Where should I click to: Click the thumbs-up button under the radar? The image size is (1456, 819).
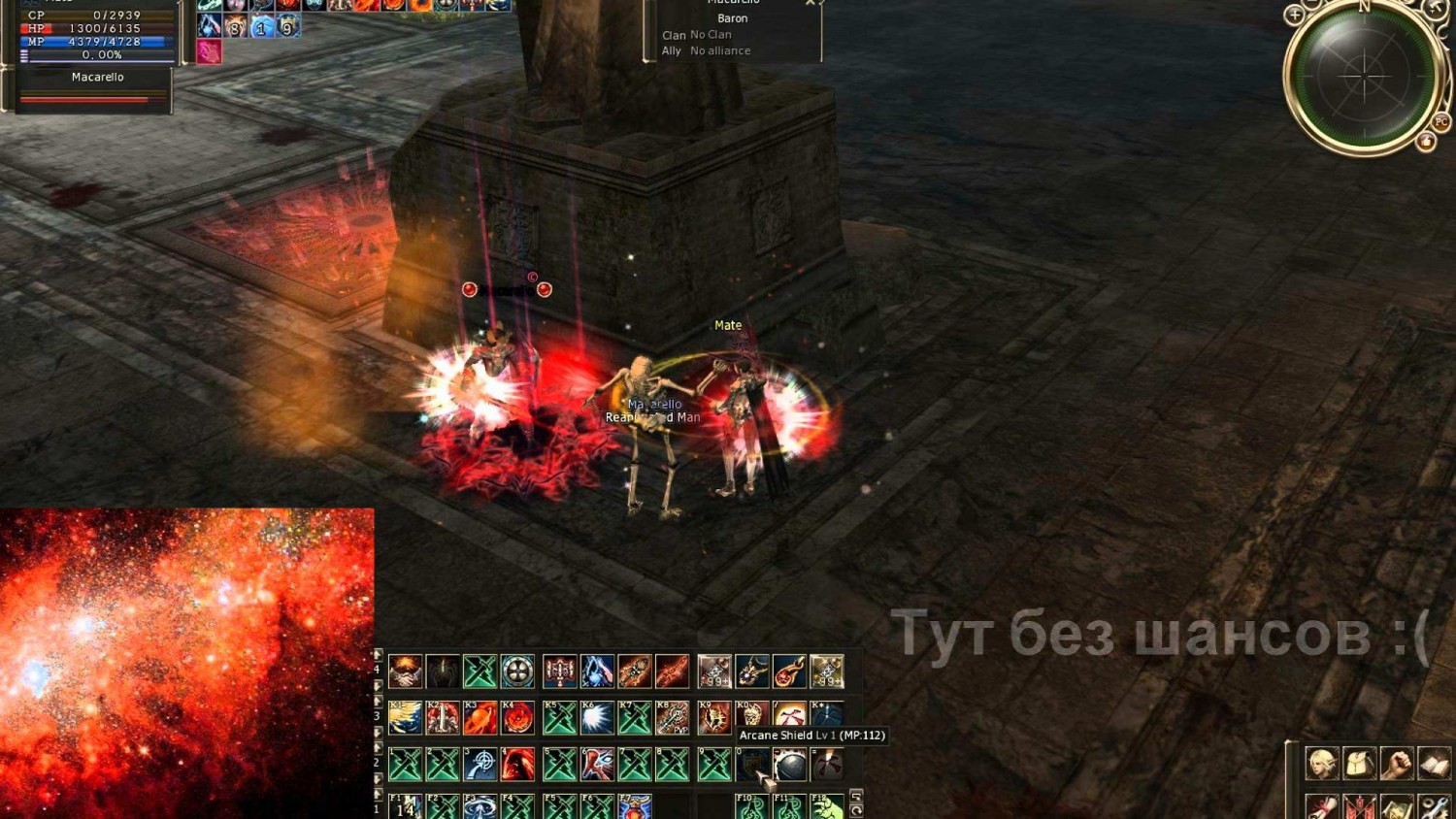(1425, 142)
